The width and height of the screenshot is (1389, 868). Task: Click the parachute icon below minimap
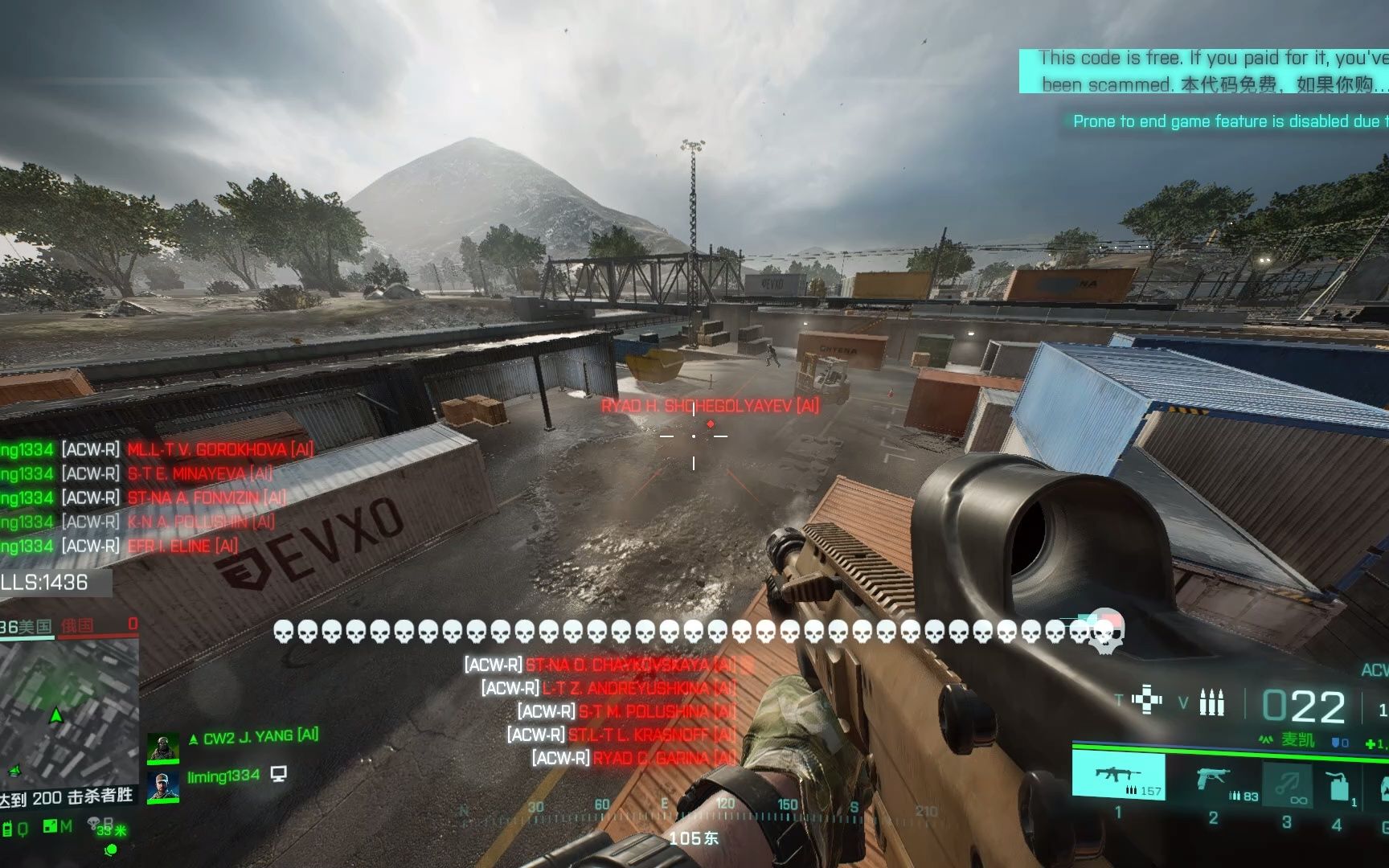tap(94, 823)
